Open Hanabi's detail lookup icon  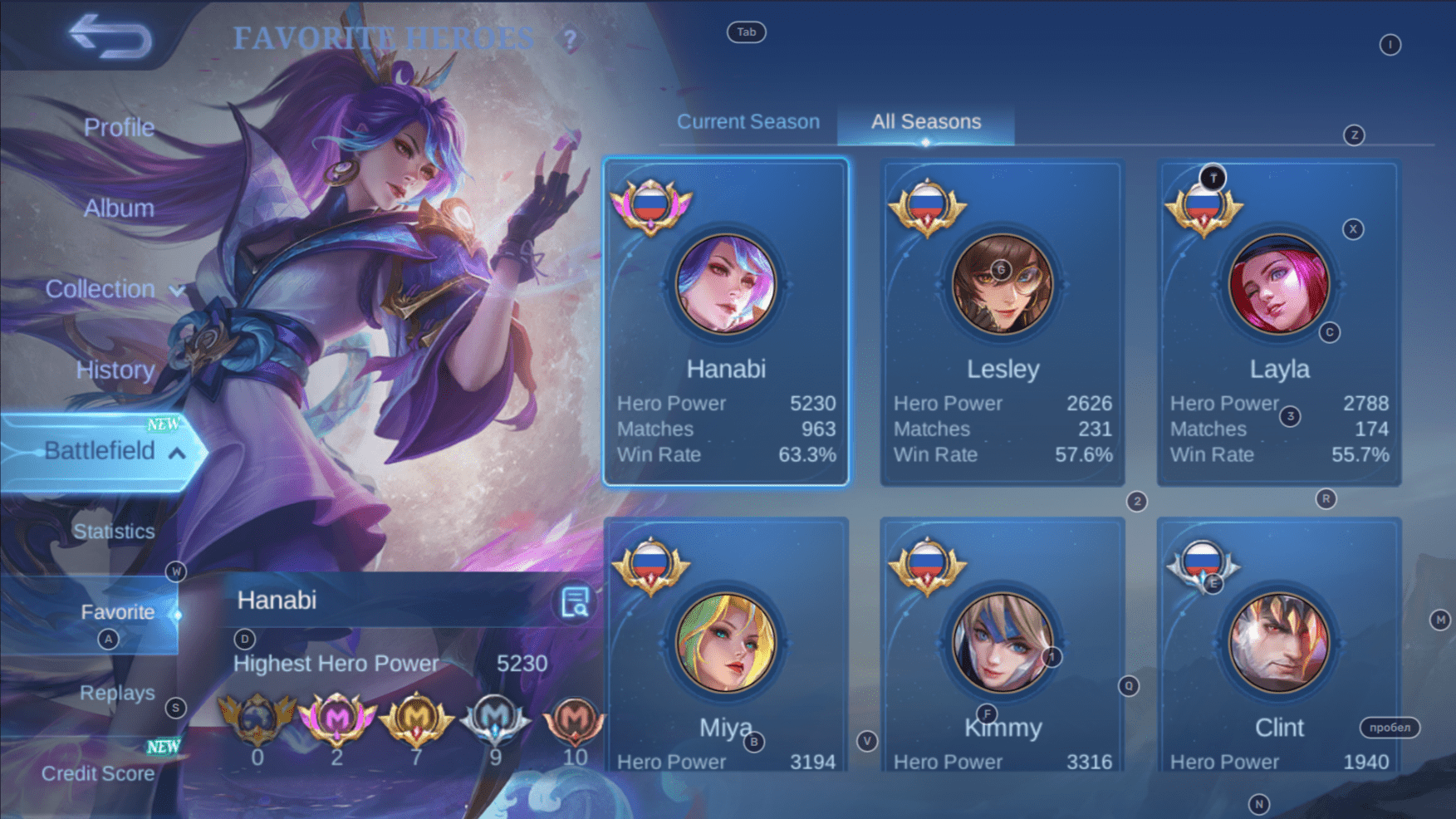click(575, 602)
